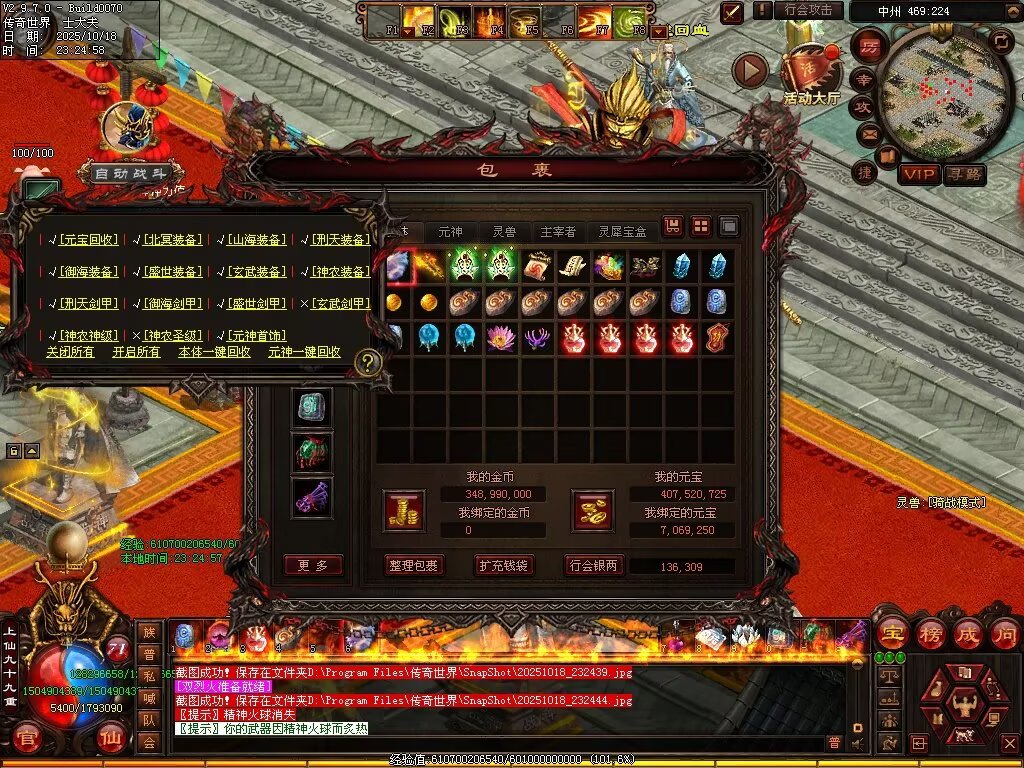Switch to the 元神 bag tab
The height and width of the screenshot is (768, 1024).
click(451, 231)
